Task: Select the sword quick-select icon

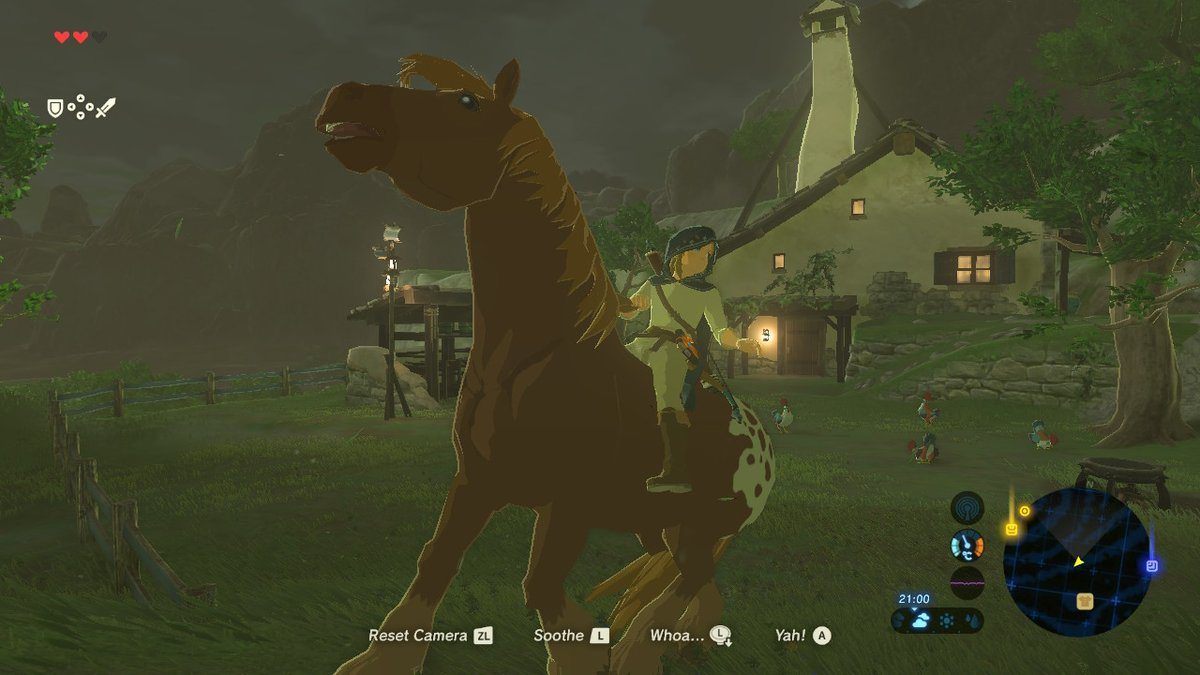Action: [105, 107]
